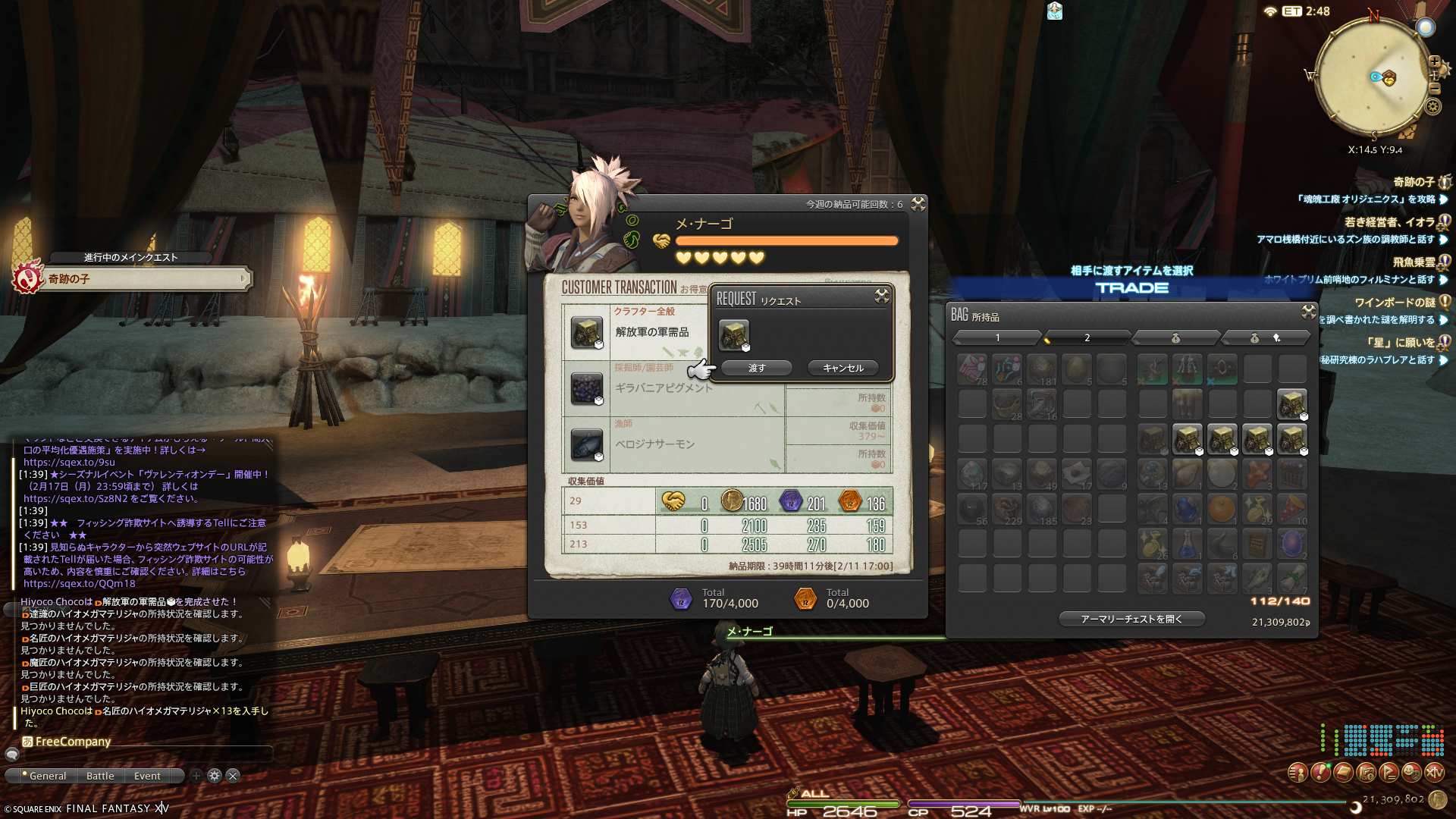Open chat log settings gear
The width and height of the screenshot is (1456, 819).
215,776
